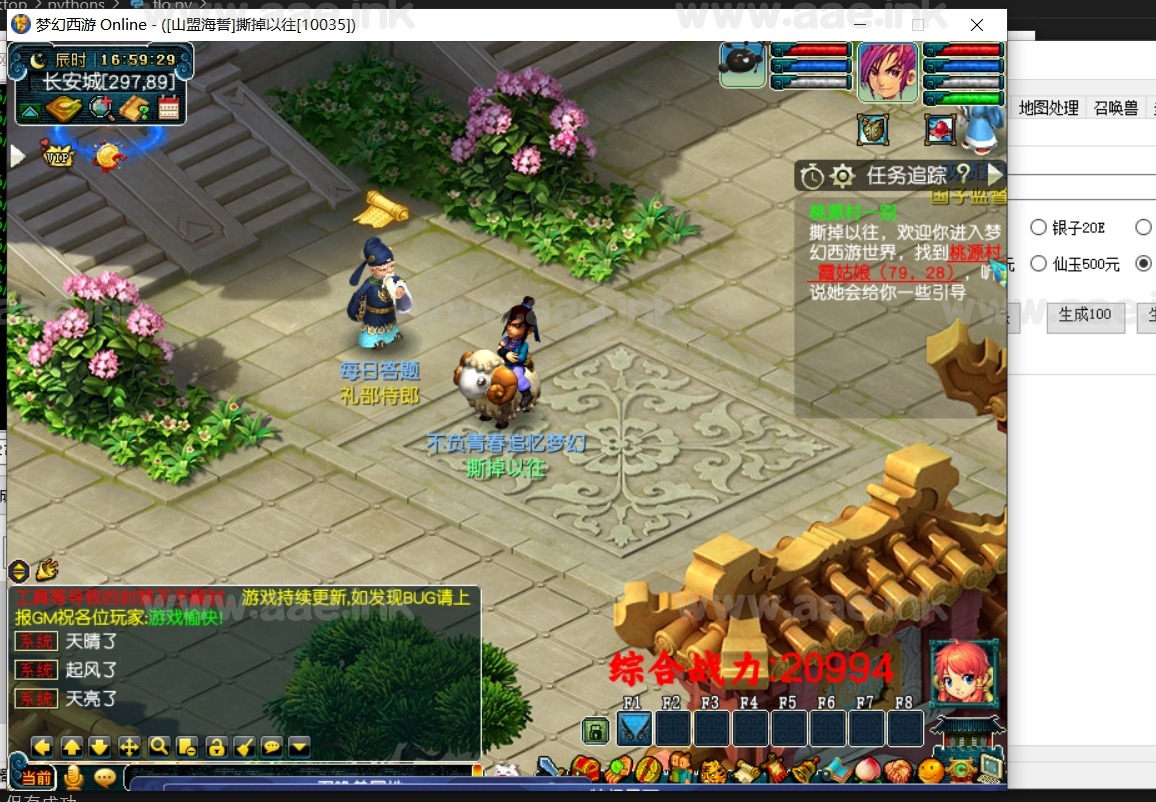Click the task tracker help question mark

pos(963,174)
